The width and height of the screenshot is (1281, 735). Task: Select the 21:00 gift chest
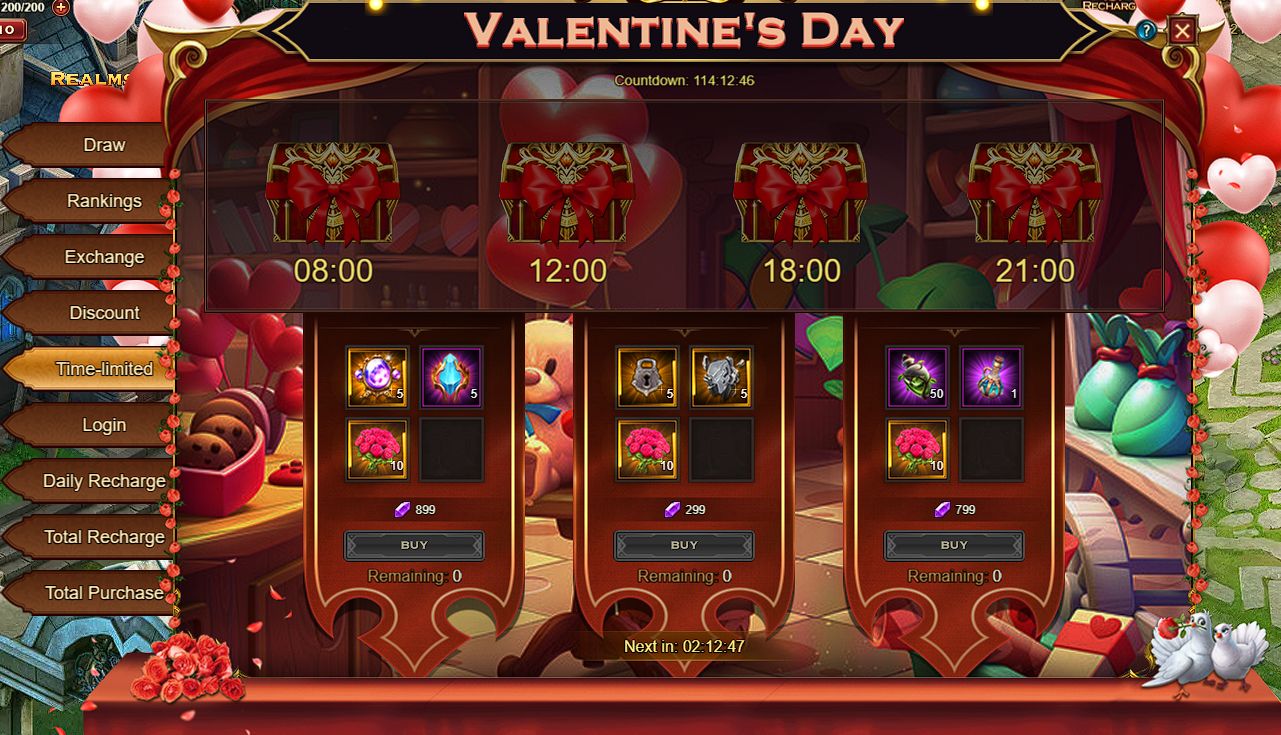tap(1035, 193)
